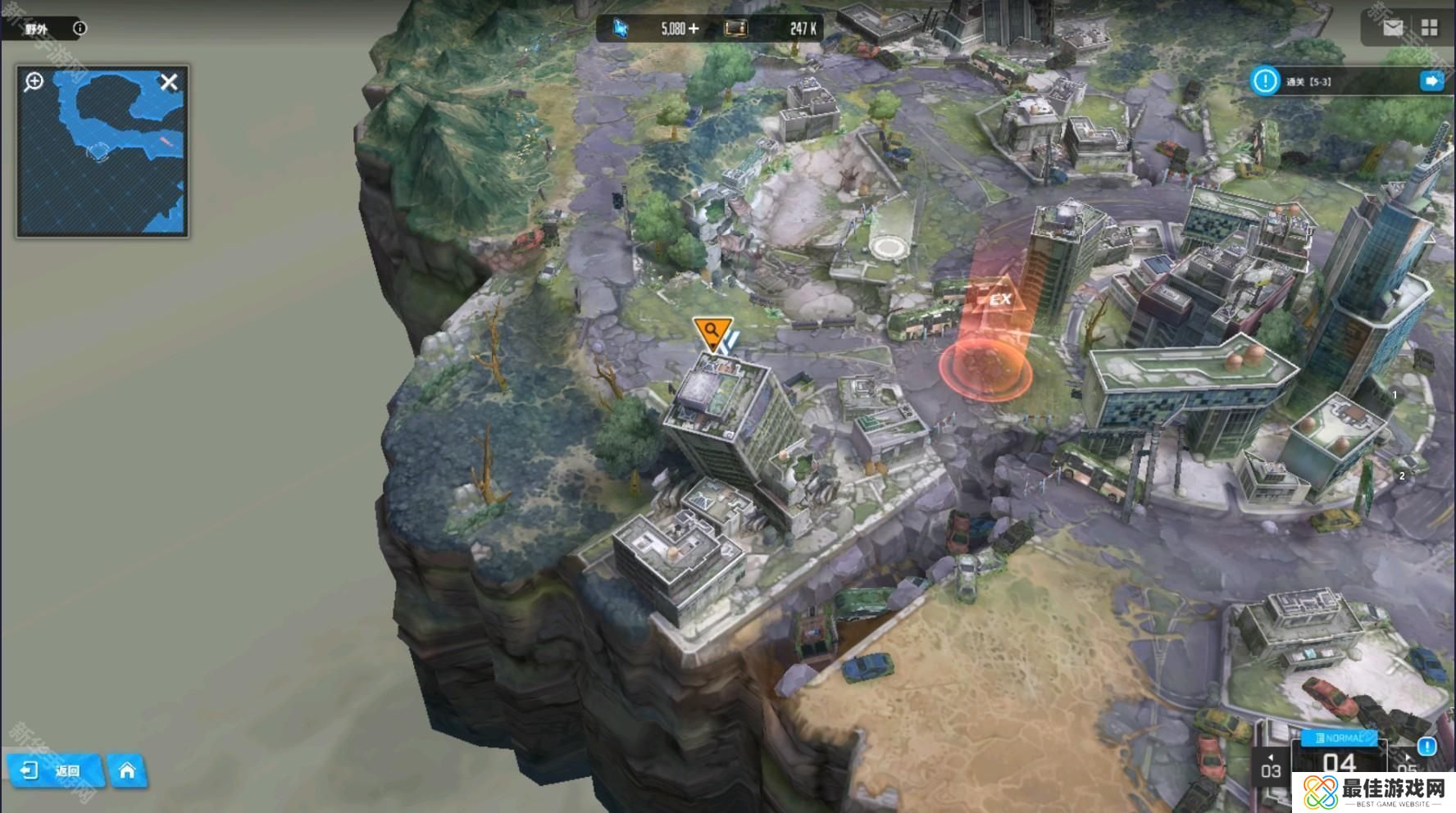This screenshot has width=1456, height=813.
Task: Zoom in on the minimap
Action: (x=34, y=81)
